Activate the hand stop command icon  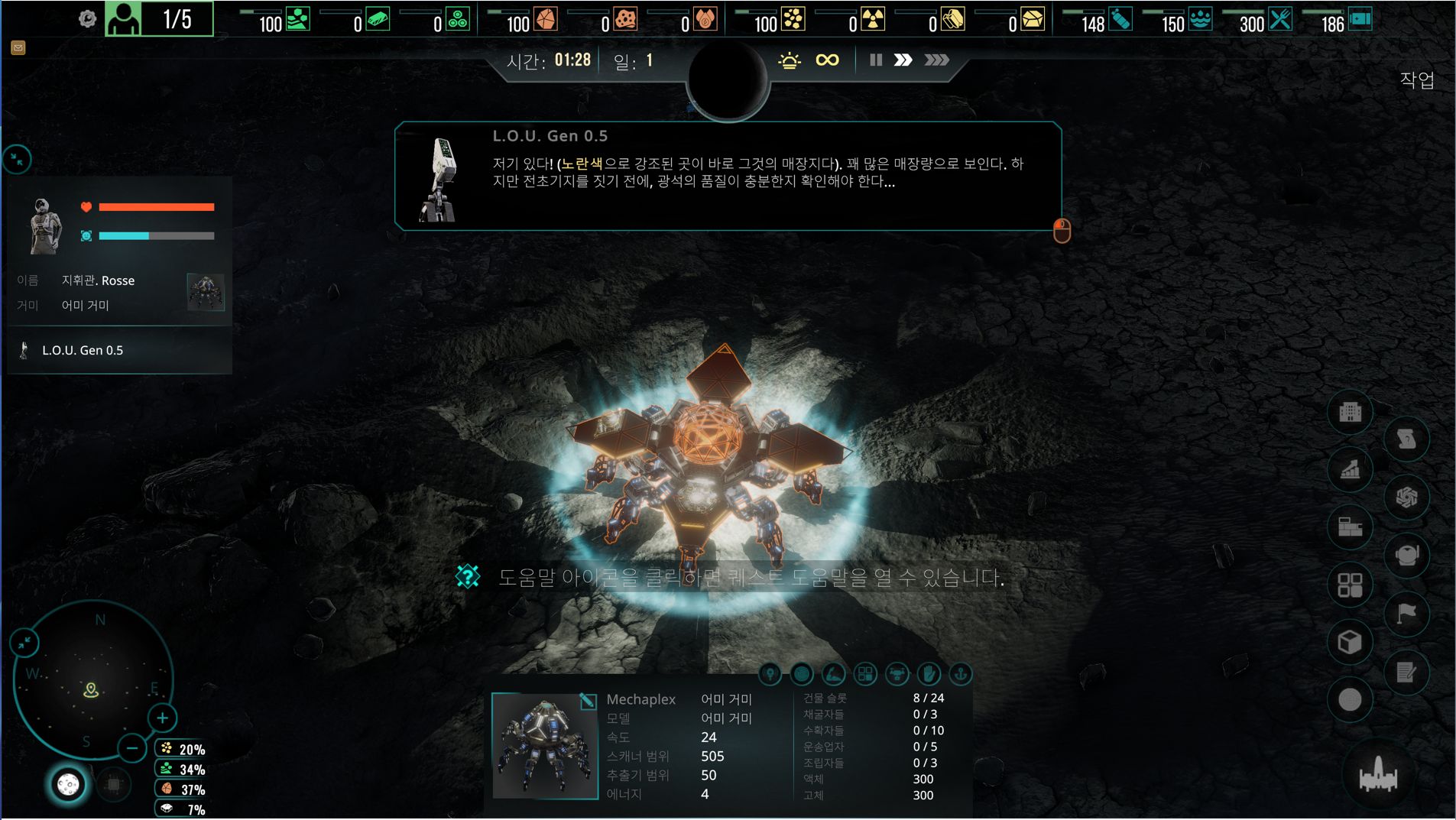coord(928,674)
